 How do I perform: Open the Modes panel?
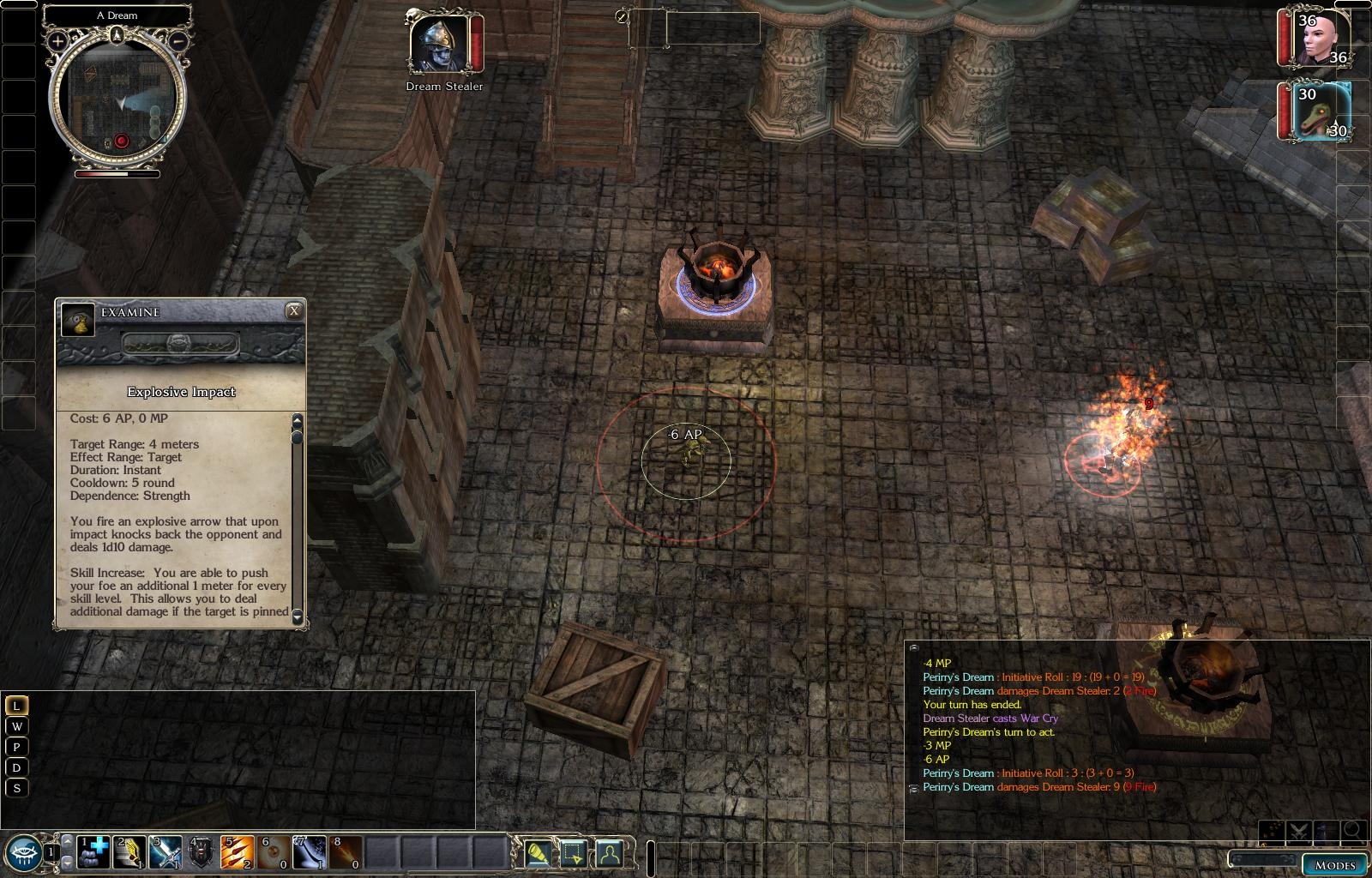click(x=1335, y=864)
